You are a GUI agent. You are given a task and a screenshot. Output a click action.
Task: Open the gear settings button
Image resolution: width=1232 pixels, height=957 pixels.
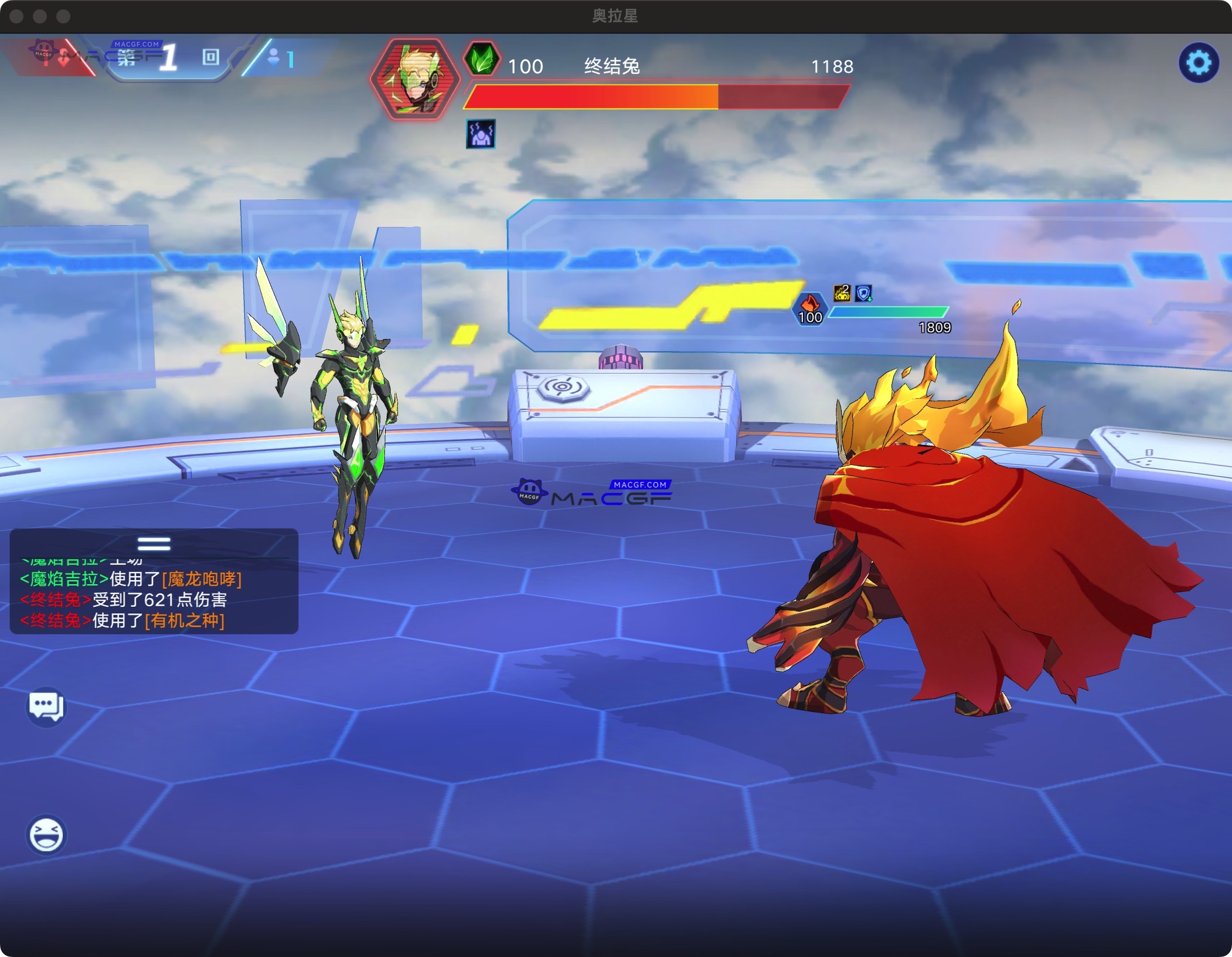(x=1199, y=62)
